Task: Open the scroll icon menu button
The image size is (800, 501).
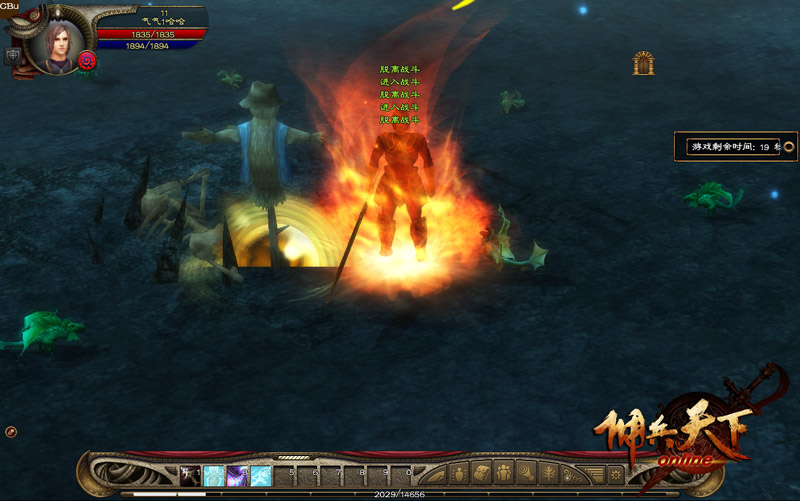Action: pyautogui.click(x=482, y=474)
